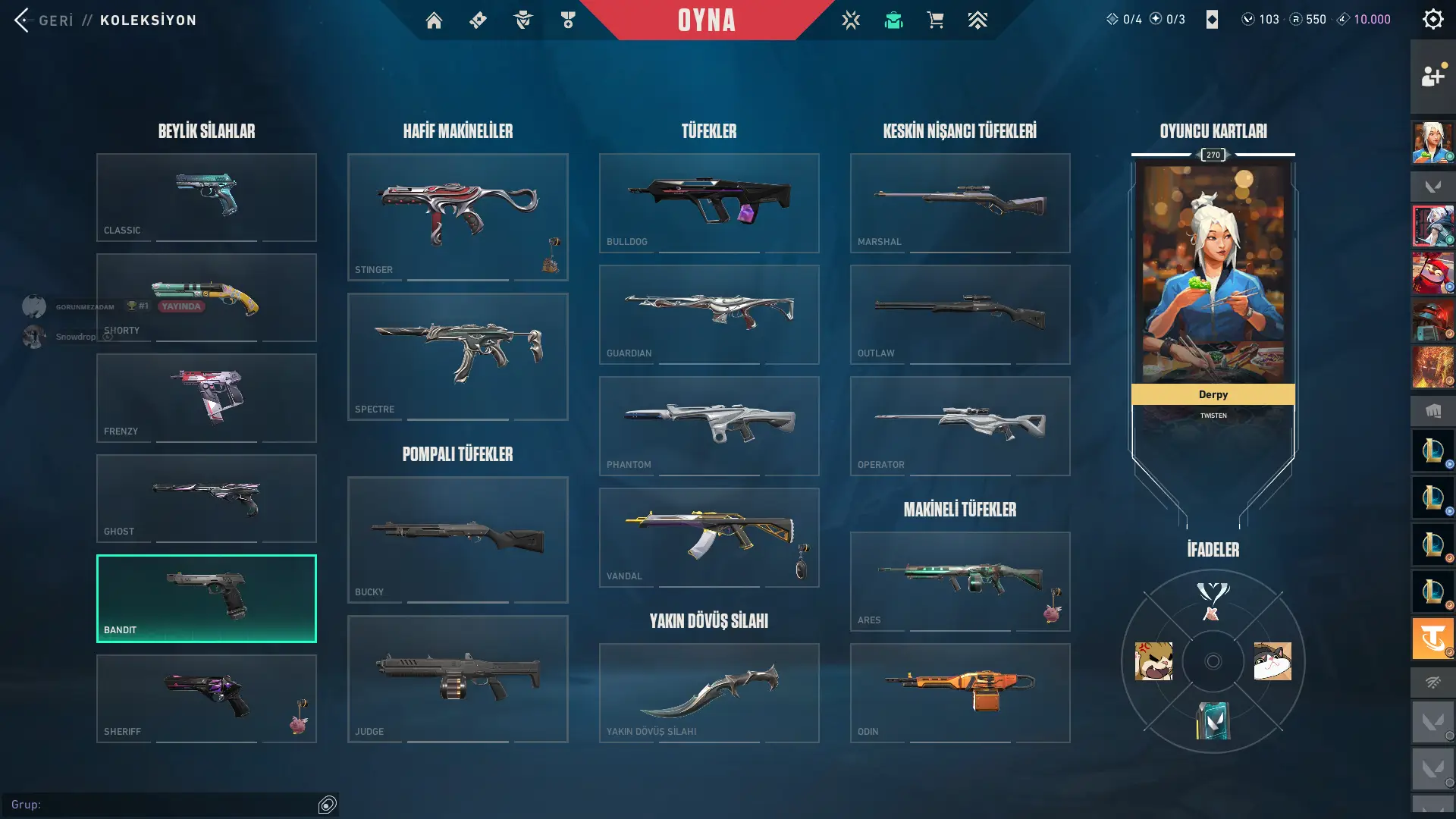This screenshot has height=819, width=1456.
Task: Open the home icon in top navigation
Action: pyautogui.click(x=434, y=20)
